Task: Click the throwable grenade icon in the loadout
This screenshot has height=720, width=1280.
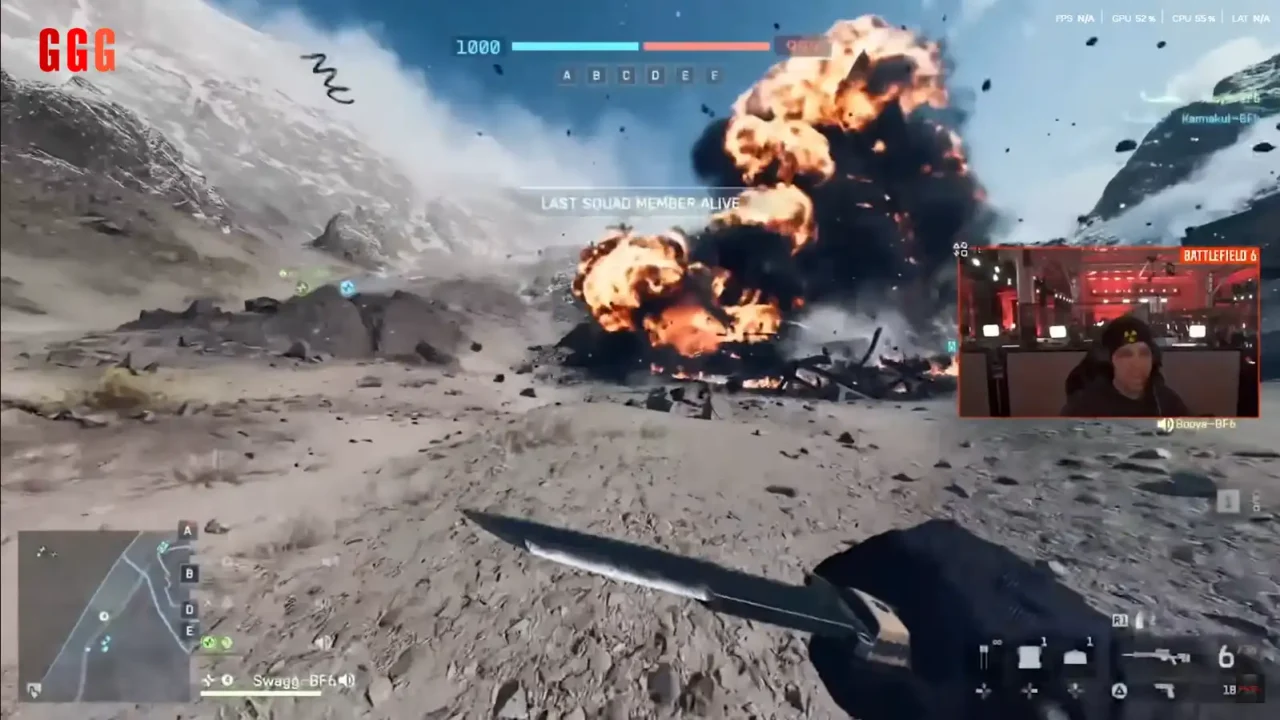Action: coord(1028,655)
